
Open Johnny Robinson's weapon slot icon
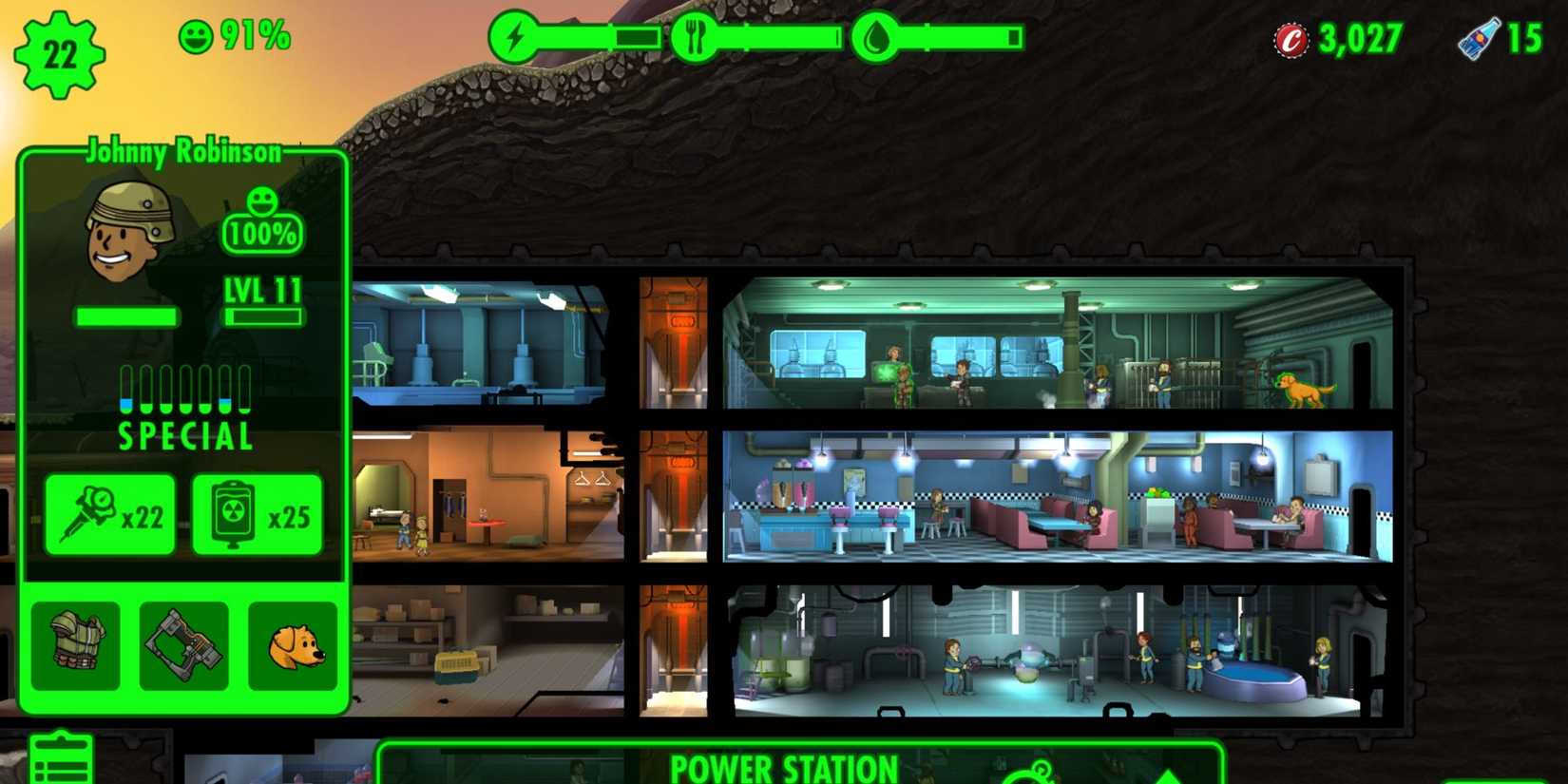point(182,646)
